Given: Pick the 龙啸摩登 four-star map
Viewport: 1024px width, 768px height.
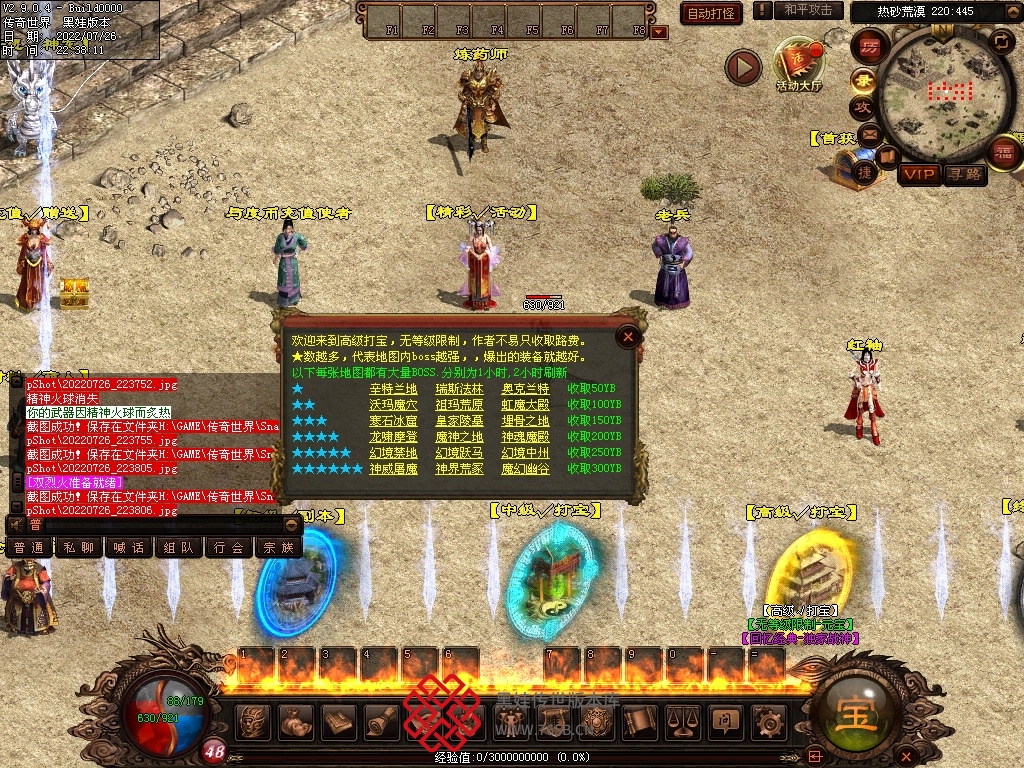Looking at the screenshot, I should [x=393, y=436].
